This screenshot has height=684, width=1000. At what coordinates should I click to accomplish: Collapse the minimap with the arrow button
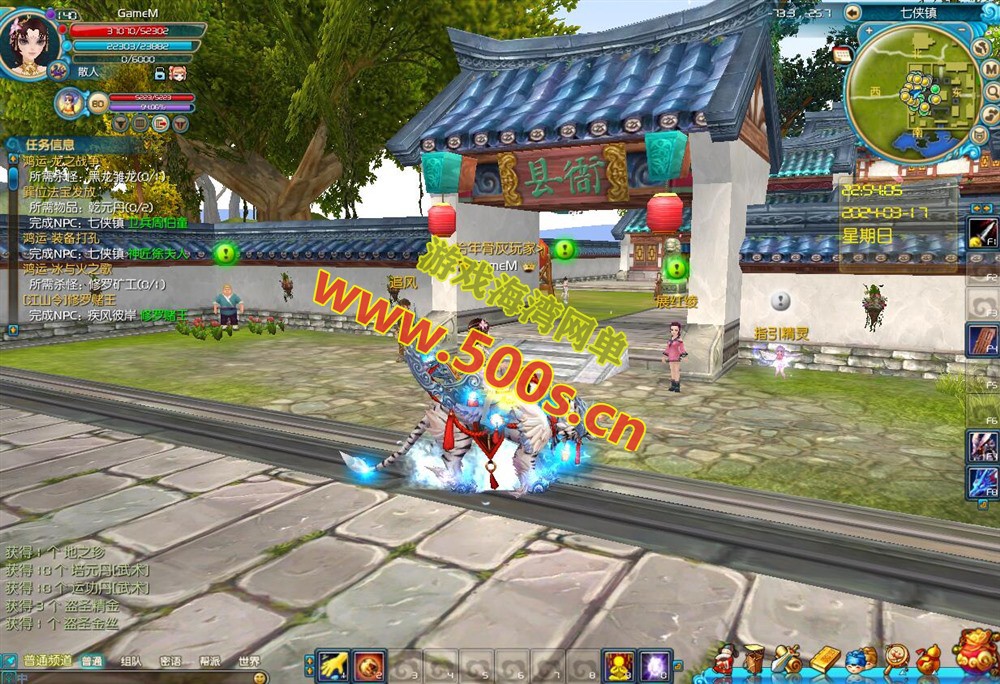[852, 13]
